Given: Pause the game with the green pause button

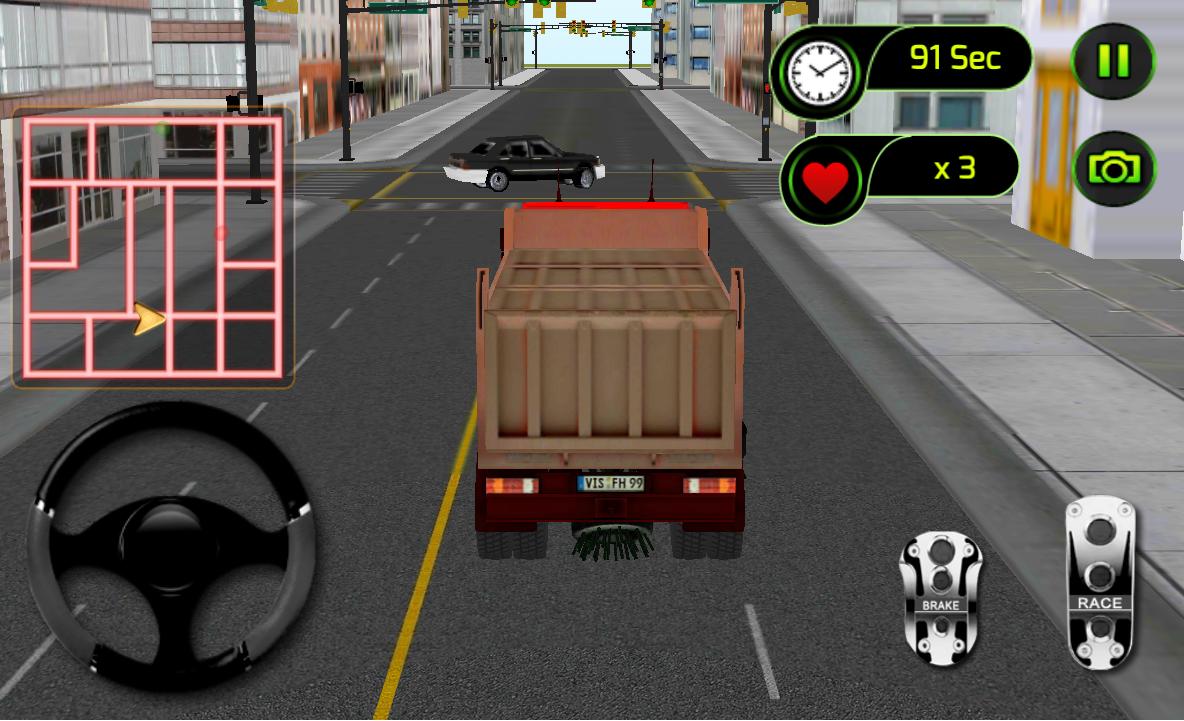Looking at the screenshot, I should click(x=1112, y=61).
